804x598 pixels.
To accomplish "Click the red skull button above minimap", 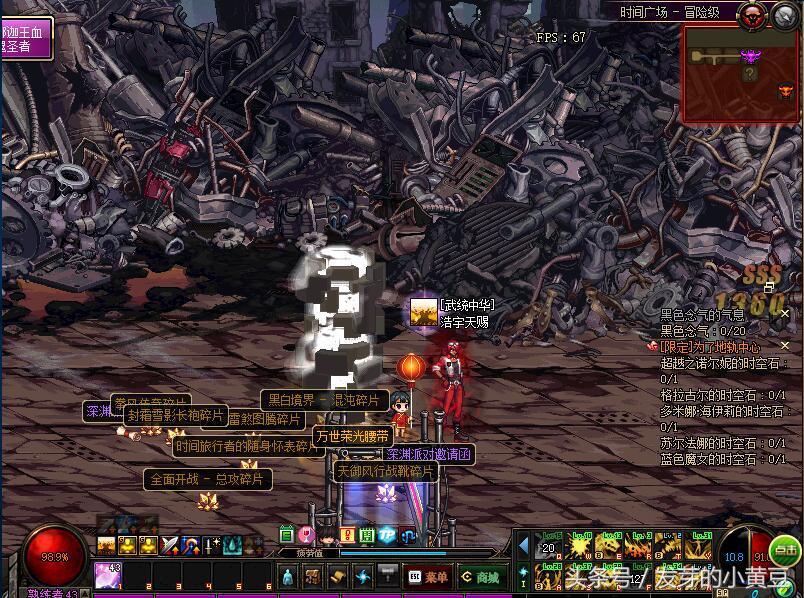I will click(x=751, y=14).
